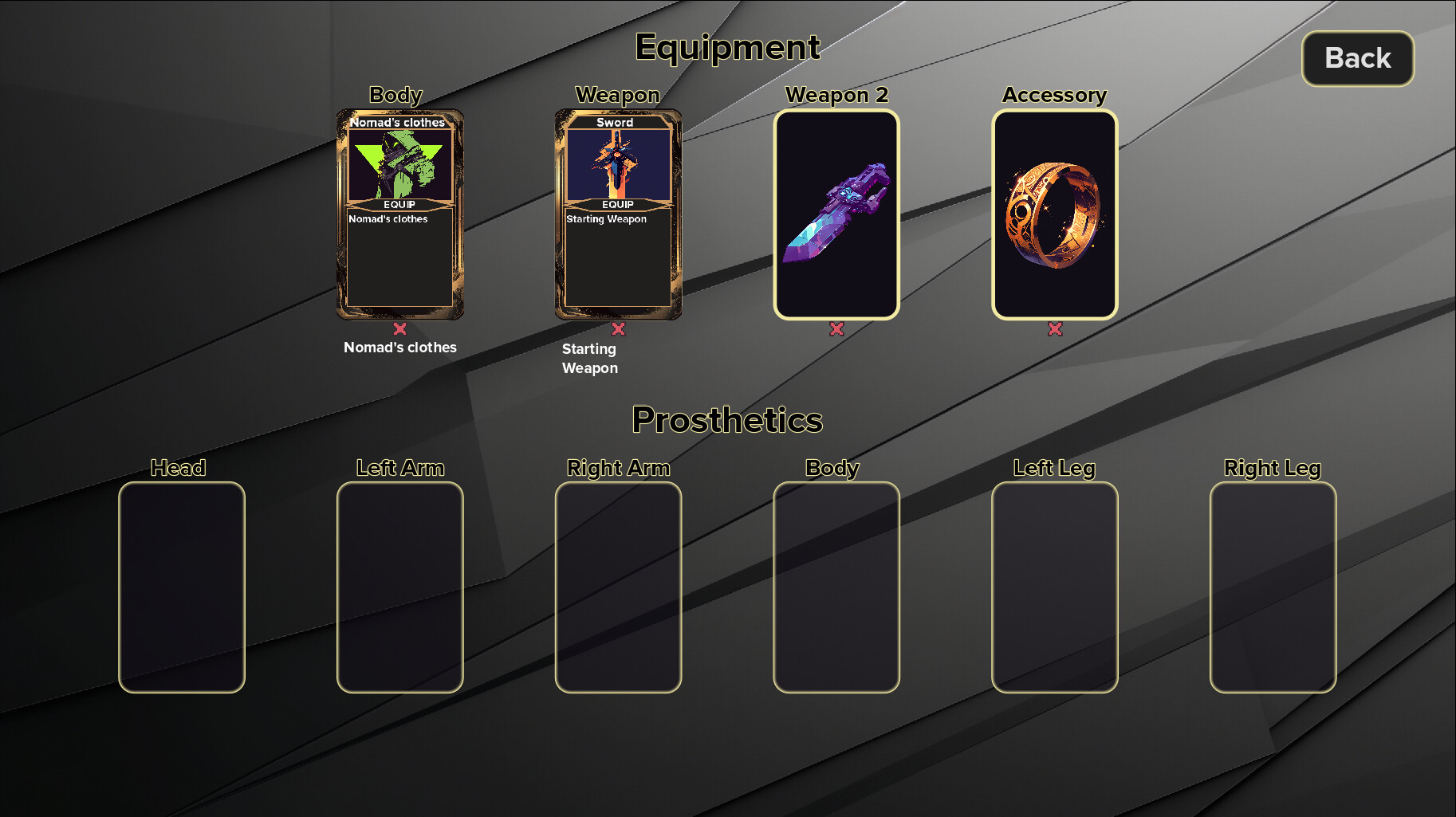The image size is (1456, 817).
Task: Select the Left Leg prosthetic slot
Action: [x=1056, y=584]
